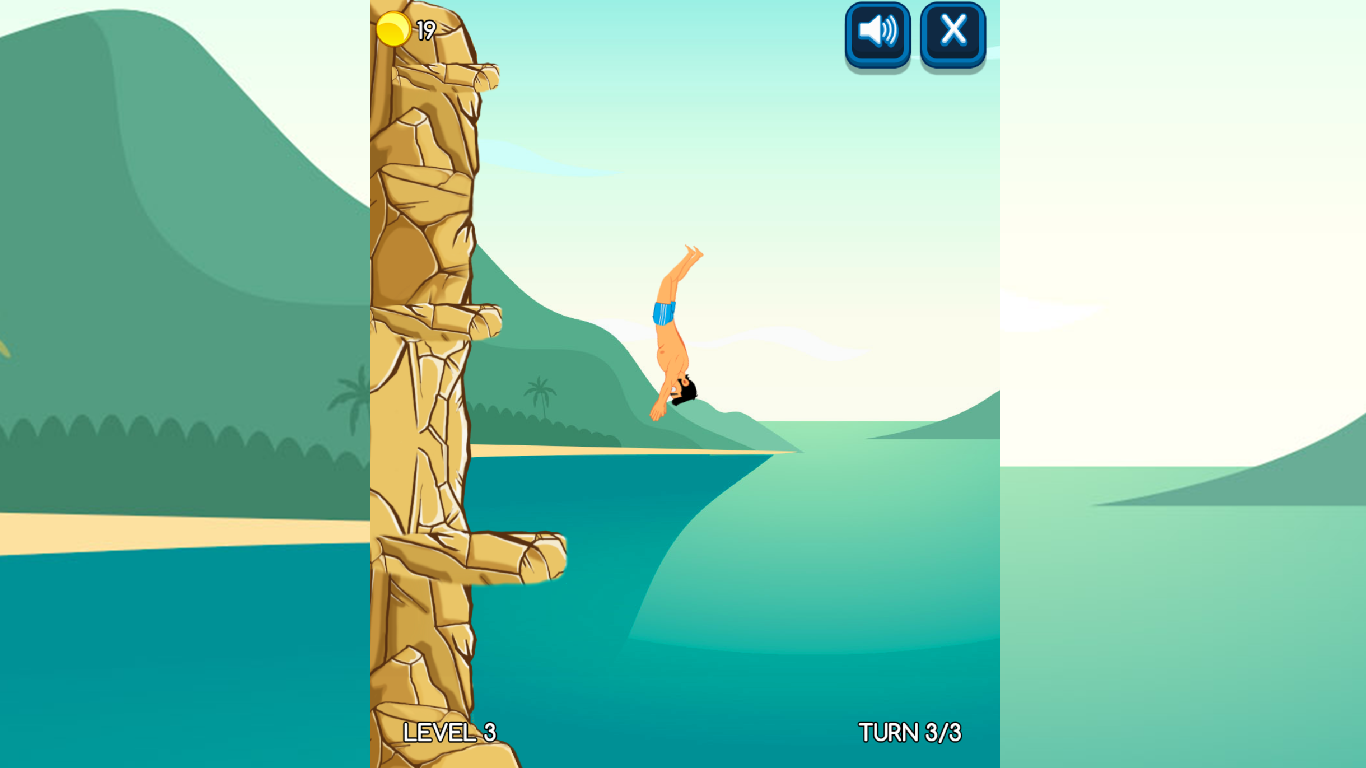Tap the diver's blue striped swim trunks

tap(663, 315)
